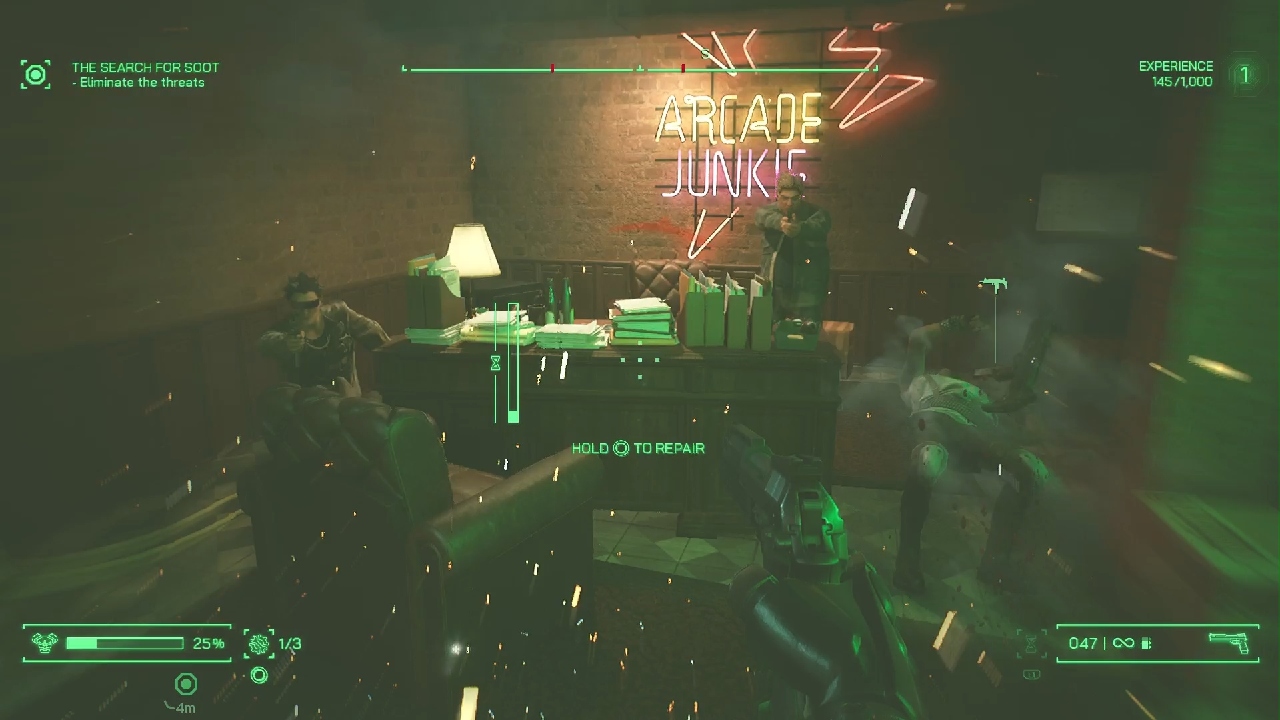Image resolution: width=1280 pixels, height=720 pixels.
Task: Click the 047 ammo counter readout
Action: [1084, 643]
